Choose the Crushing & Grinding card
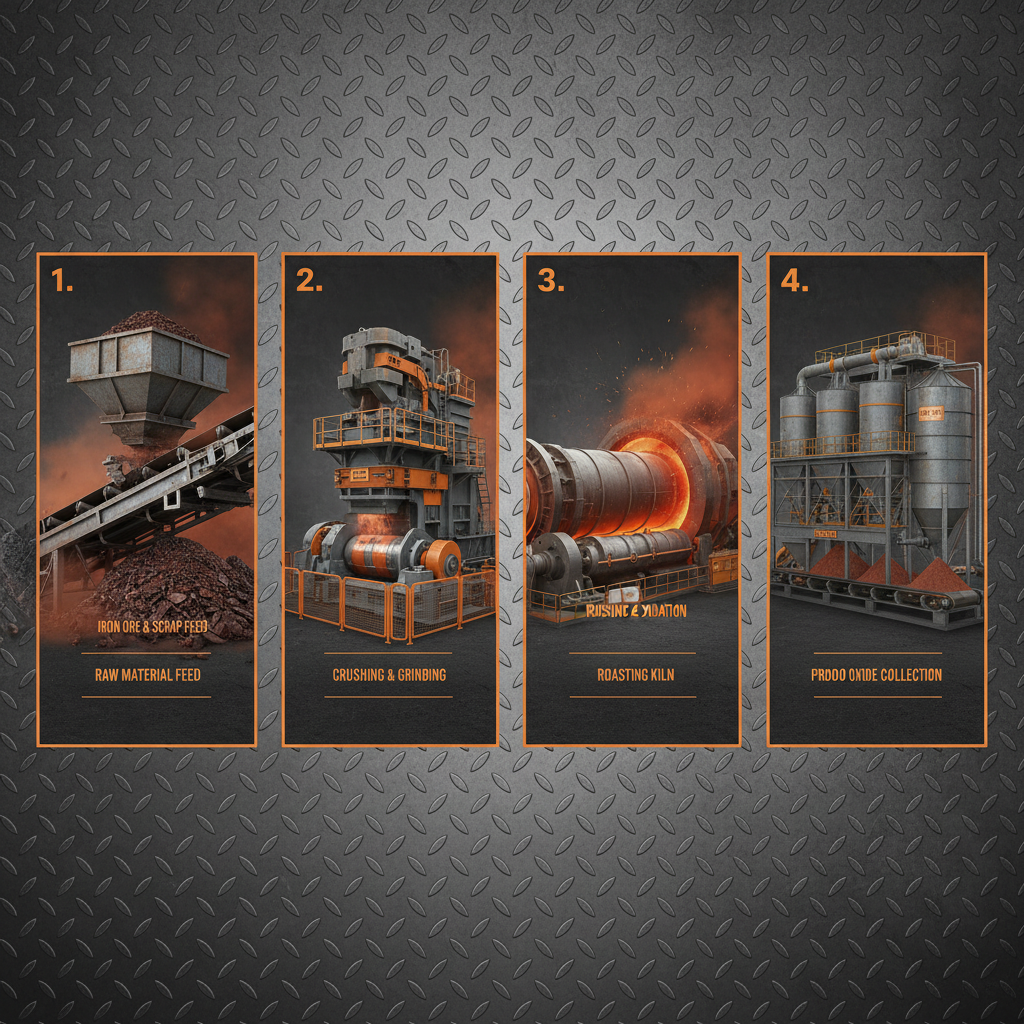1024x1024 pixels. point(390,500)
